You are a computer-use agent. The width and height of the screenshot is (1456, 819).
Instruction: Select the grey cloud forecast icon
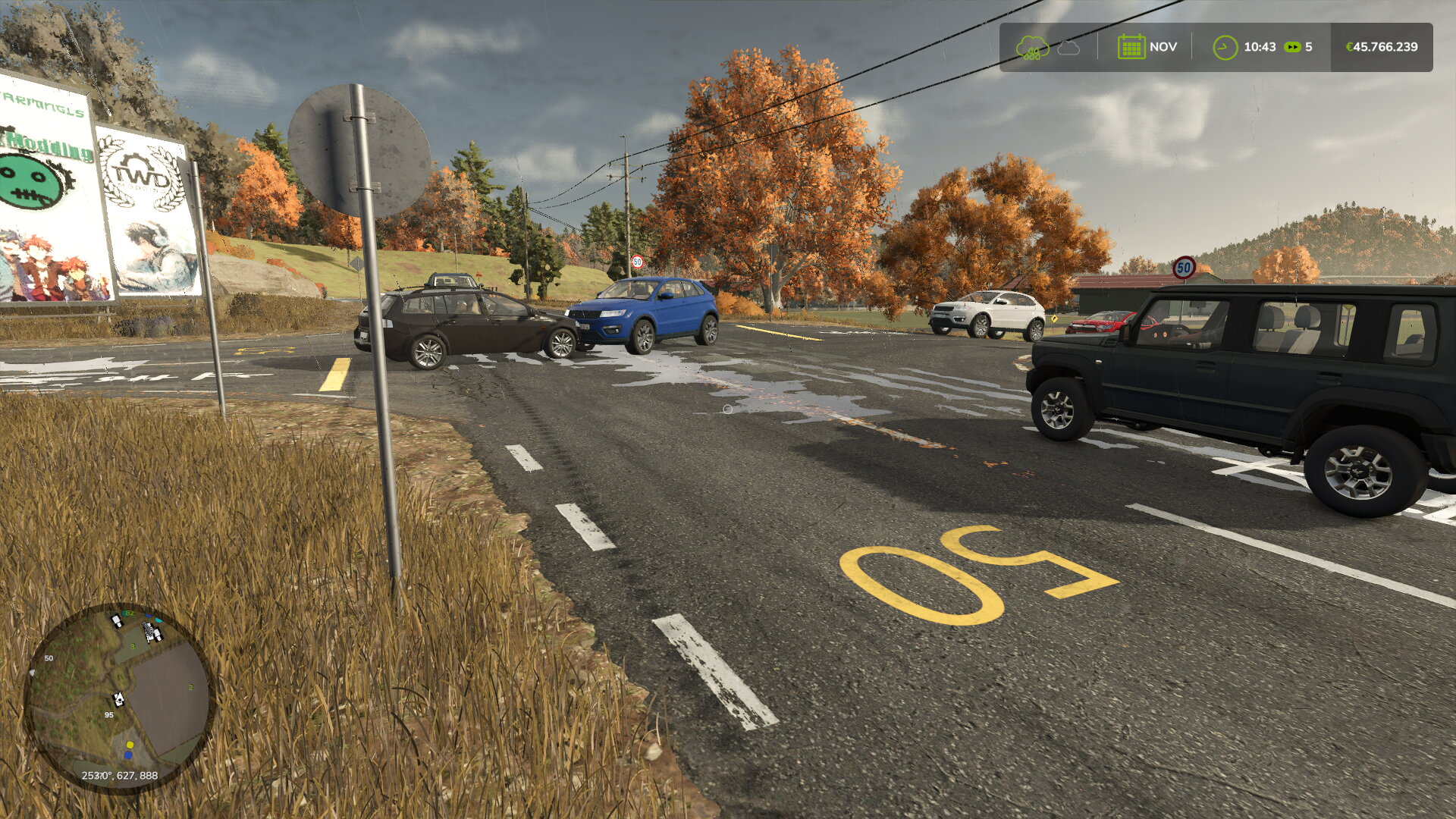coord(1068,48)
